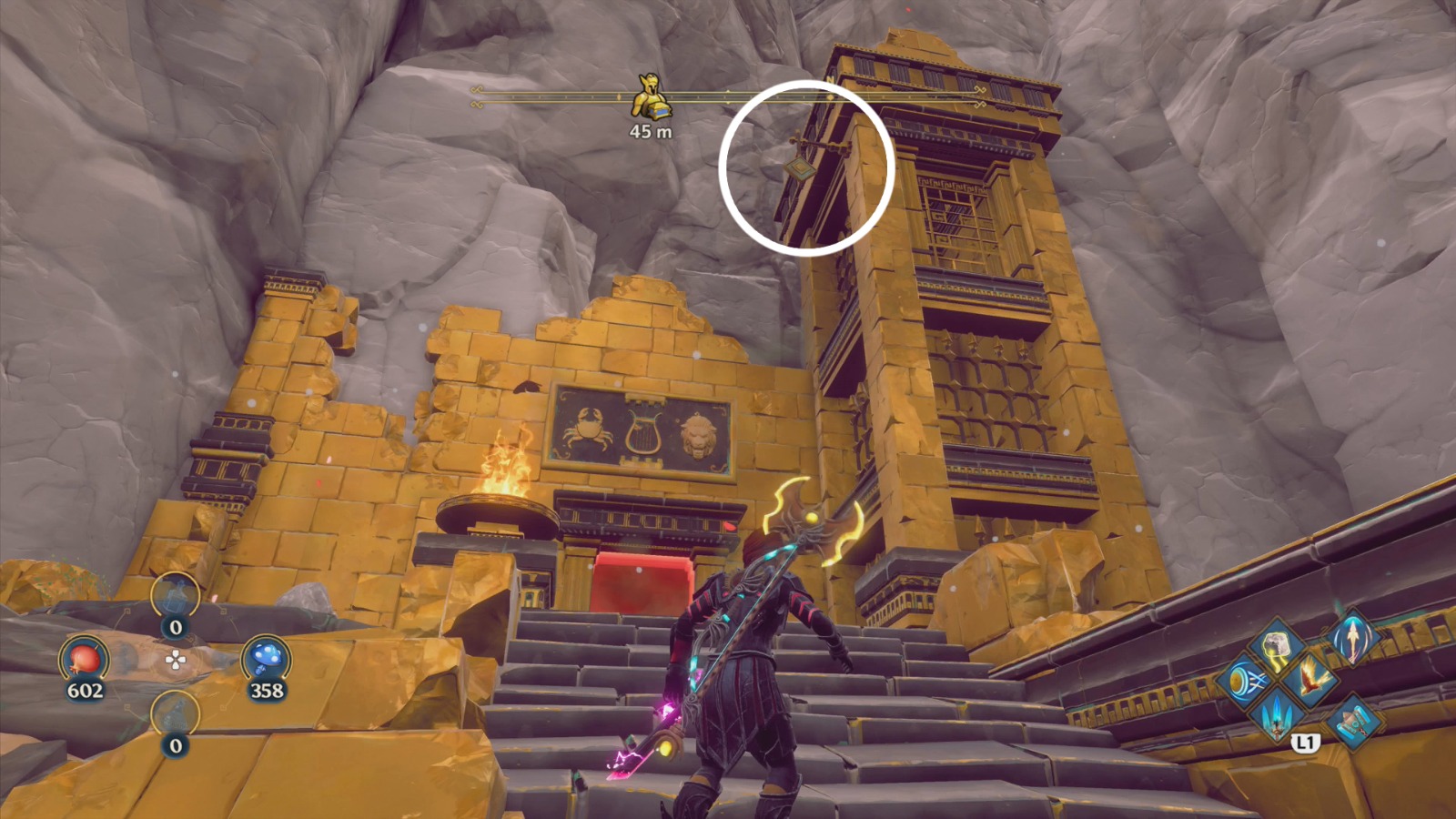The image size is (1456, 819).
Task: Click the winged sandals ability icon
Action: (x=1352, y=722)
